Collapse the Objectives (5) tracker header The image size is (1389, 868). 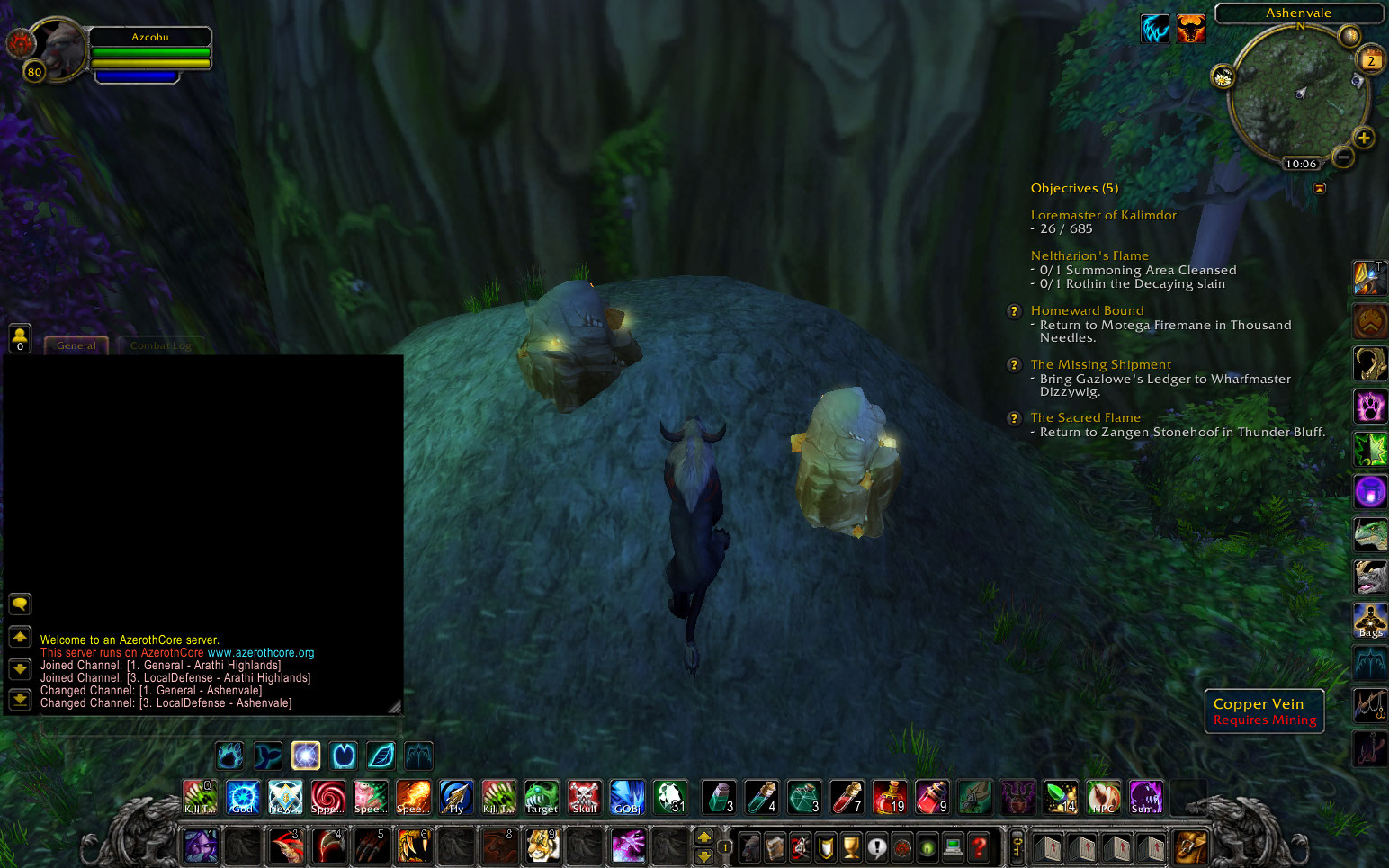point(1075,188)
